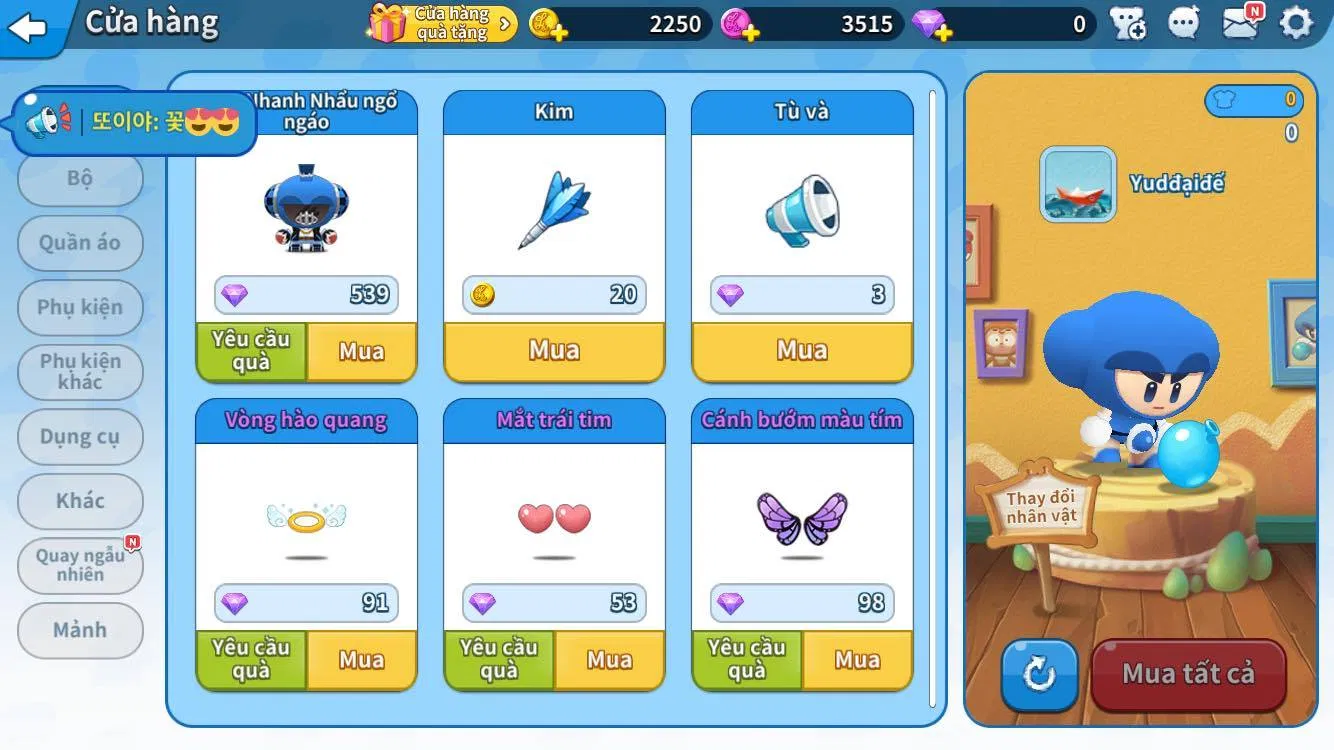This screenshot has height=750, width=1334.
Task: Open the add friend bear icon
Action: [1128, 23]
